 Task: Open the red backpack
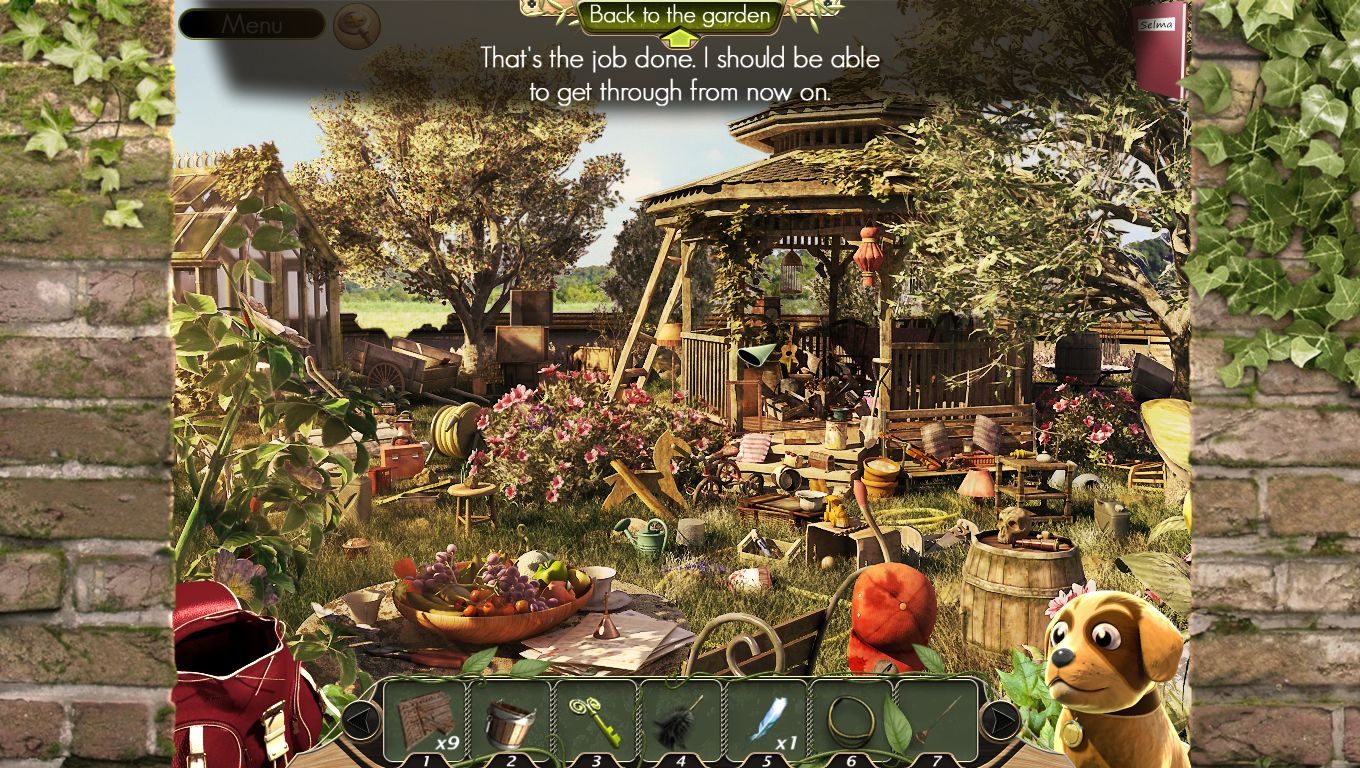click(240, 680)
